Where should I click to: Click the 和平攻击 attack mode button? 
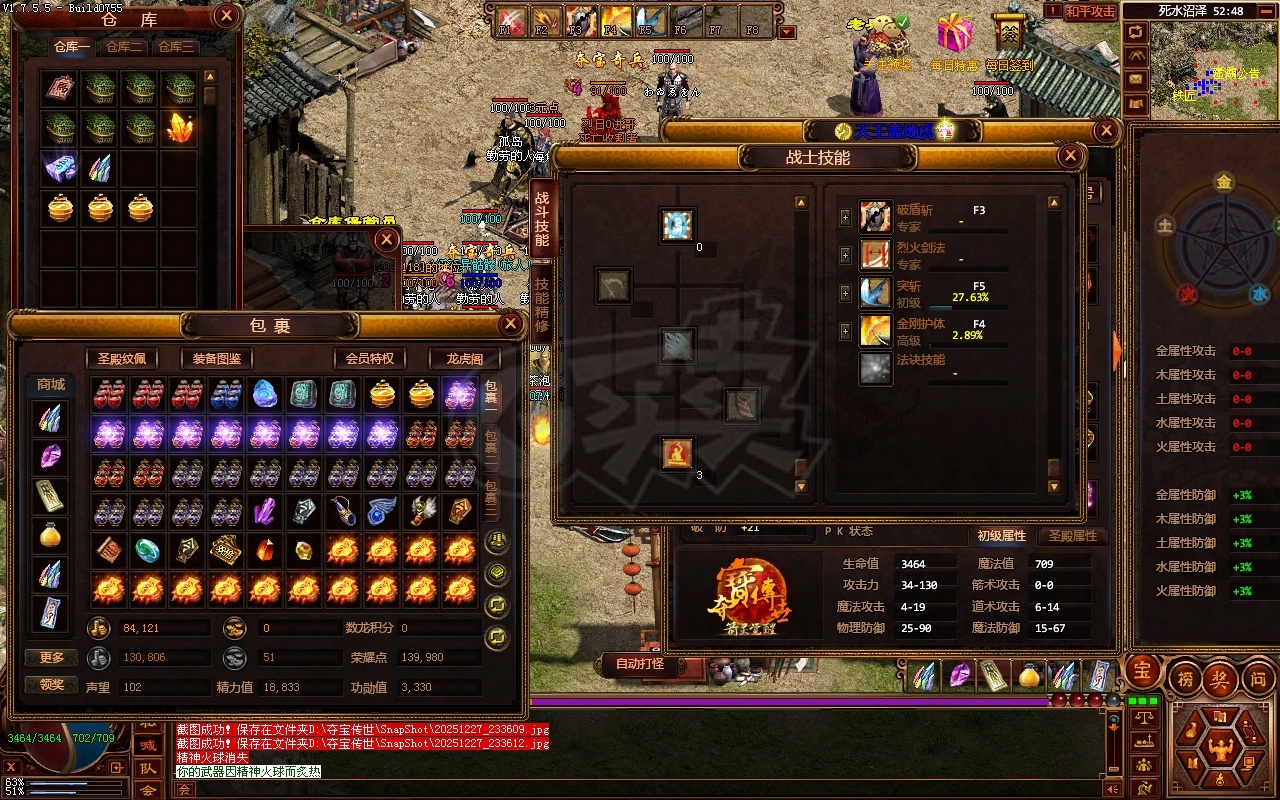1089,11
